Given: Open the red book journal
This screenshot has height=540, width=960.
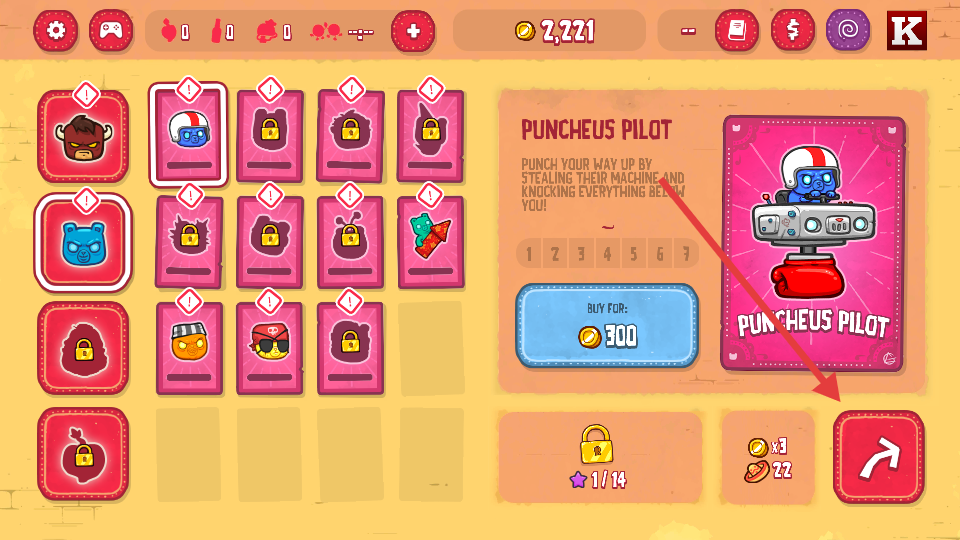Looking at the screenshot, I should pyautogui.click(x=737, y=31).
